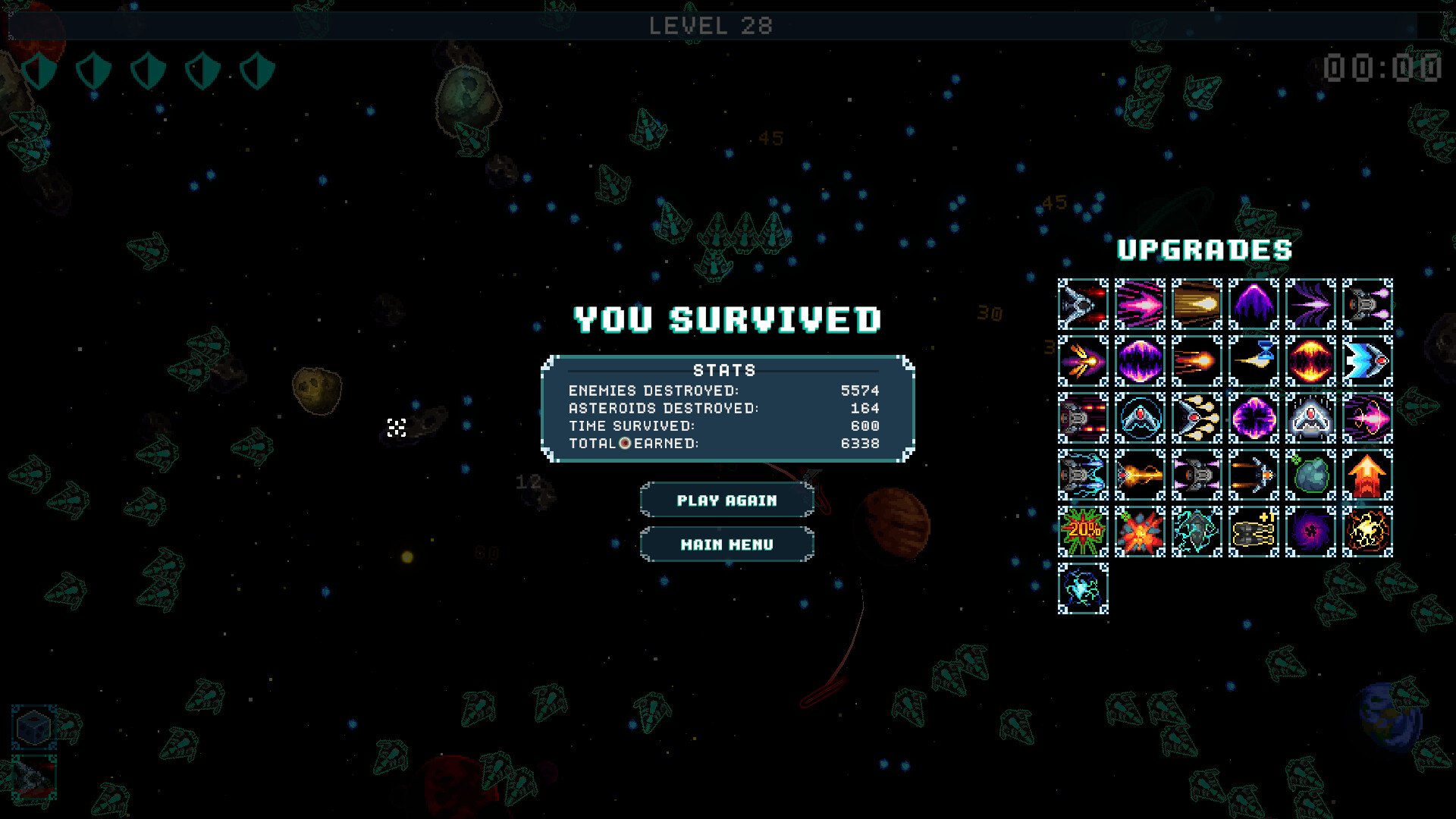Select the orange upward arrow speed upgrade
The image size is (1456, 819).
[x=1367, y=474]
